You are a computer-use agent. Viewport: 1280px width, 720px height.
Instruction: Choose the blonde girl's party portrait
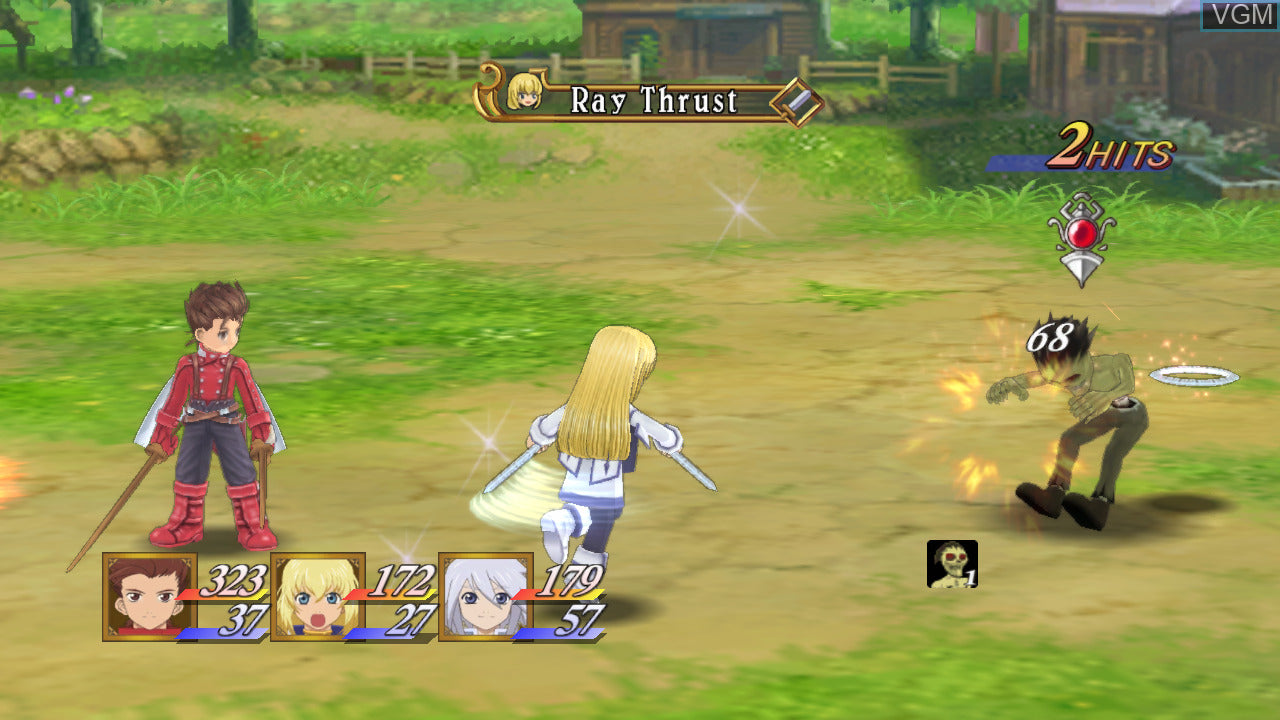coord(317,596)
